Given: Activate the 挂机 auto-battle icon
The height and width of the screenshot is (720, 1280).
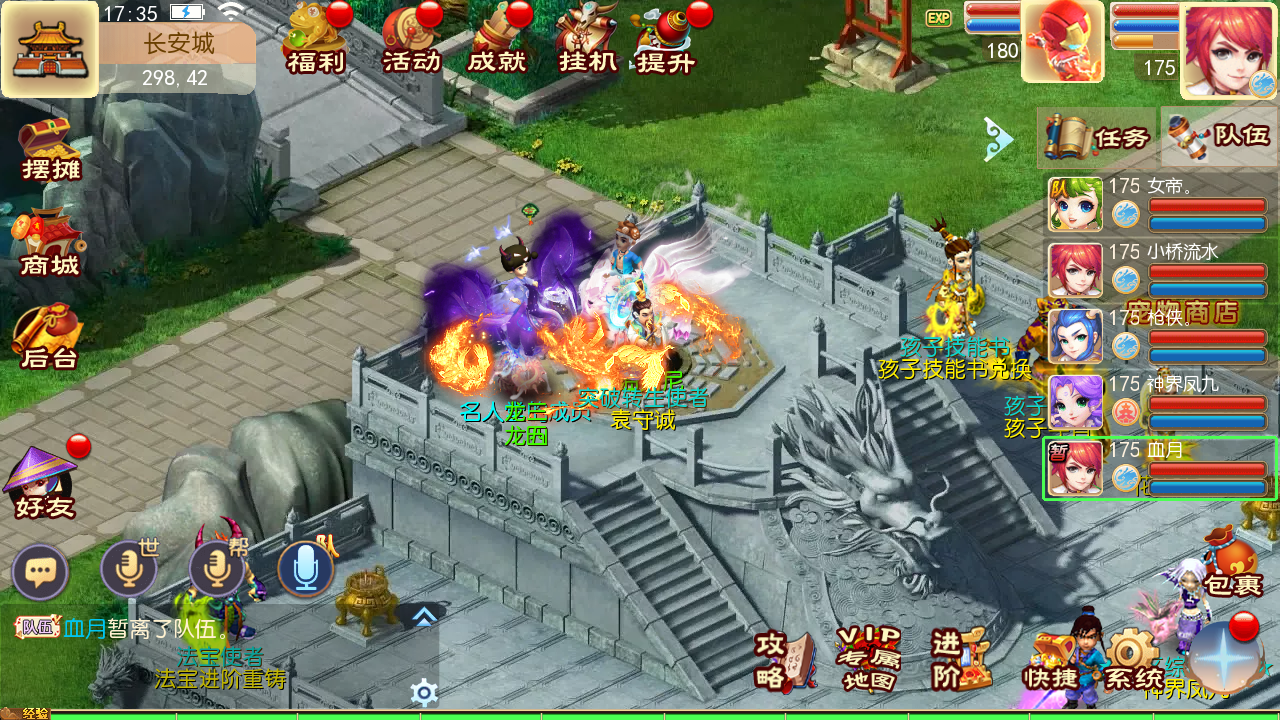Looking at the screenshot, I should tap(587, 40).
